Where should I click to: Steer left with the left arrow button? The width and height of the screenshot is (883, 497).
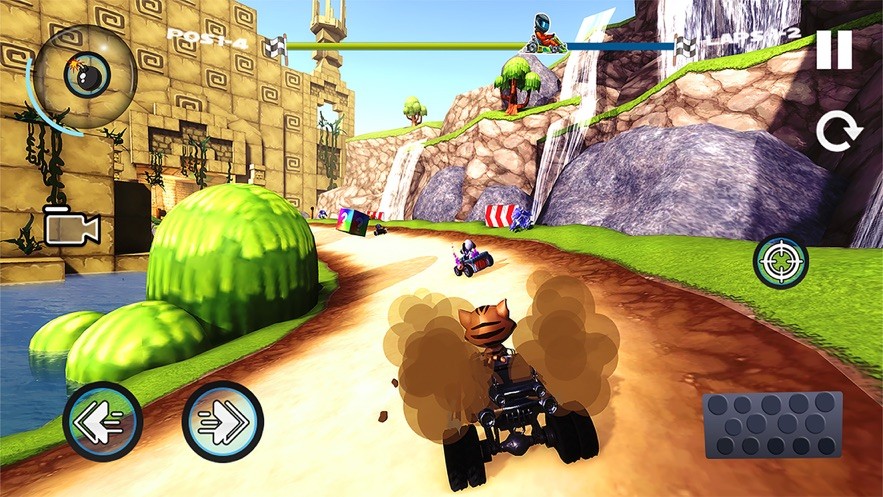pos(102,421)
